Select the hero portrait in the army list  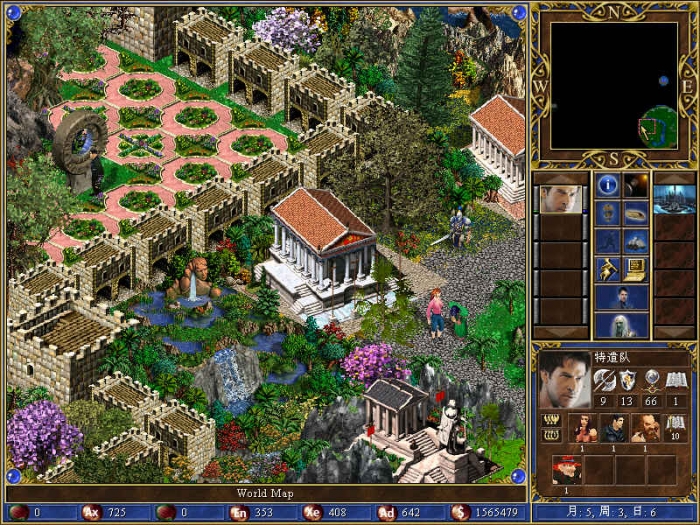coord(560,198)
